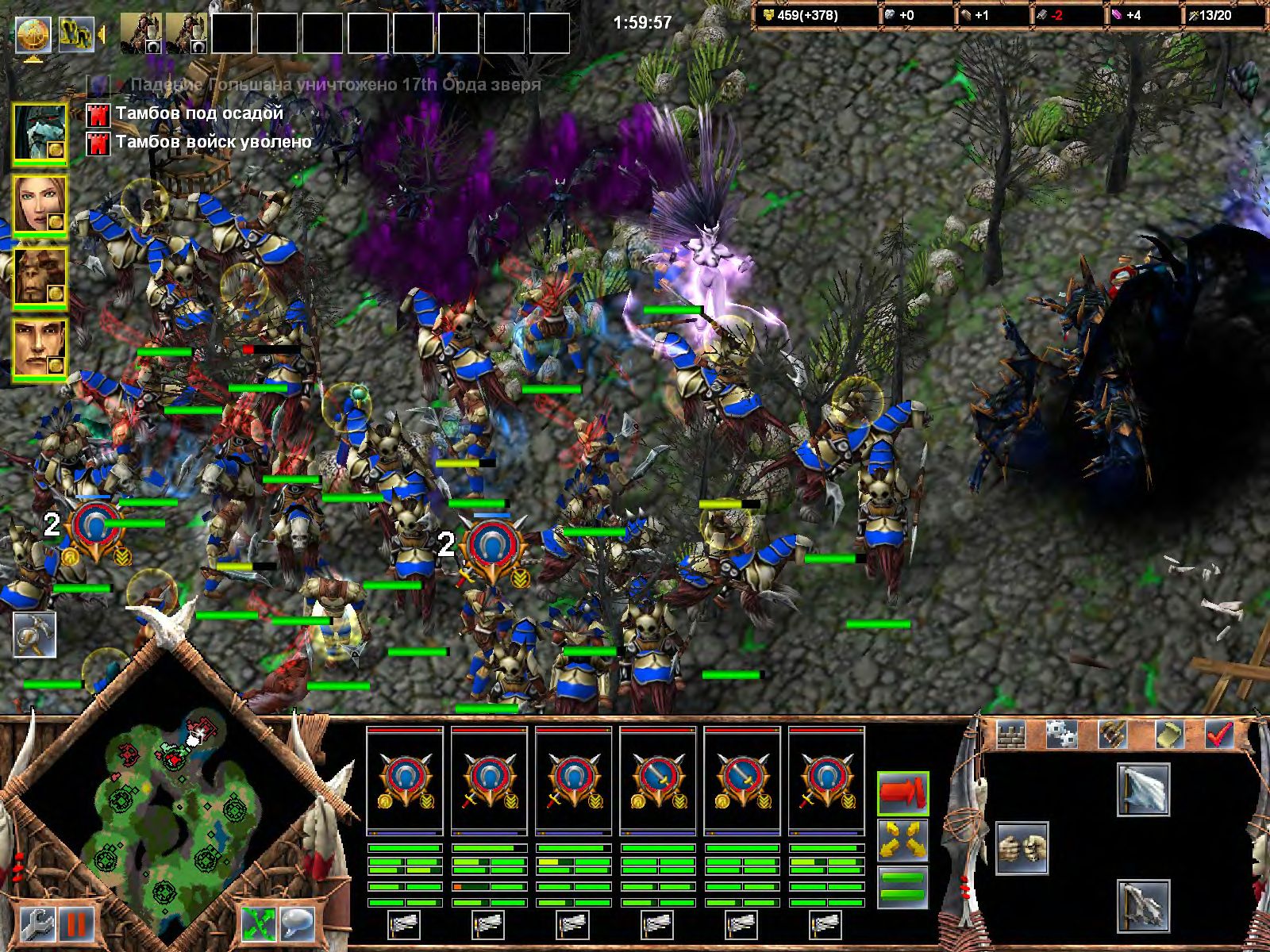1270x952 pixels.
Task: Select the red-haired female hero portrait
Action: click(38, 205)
